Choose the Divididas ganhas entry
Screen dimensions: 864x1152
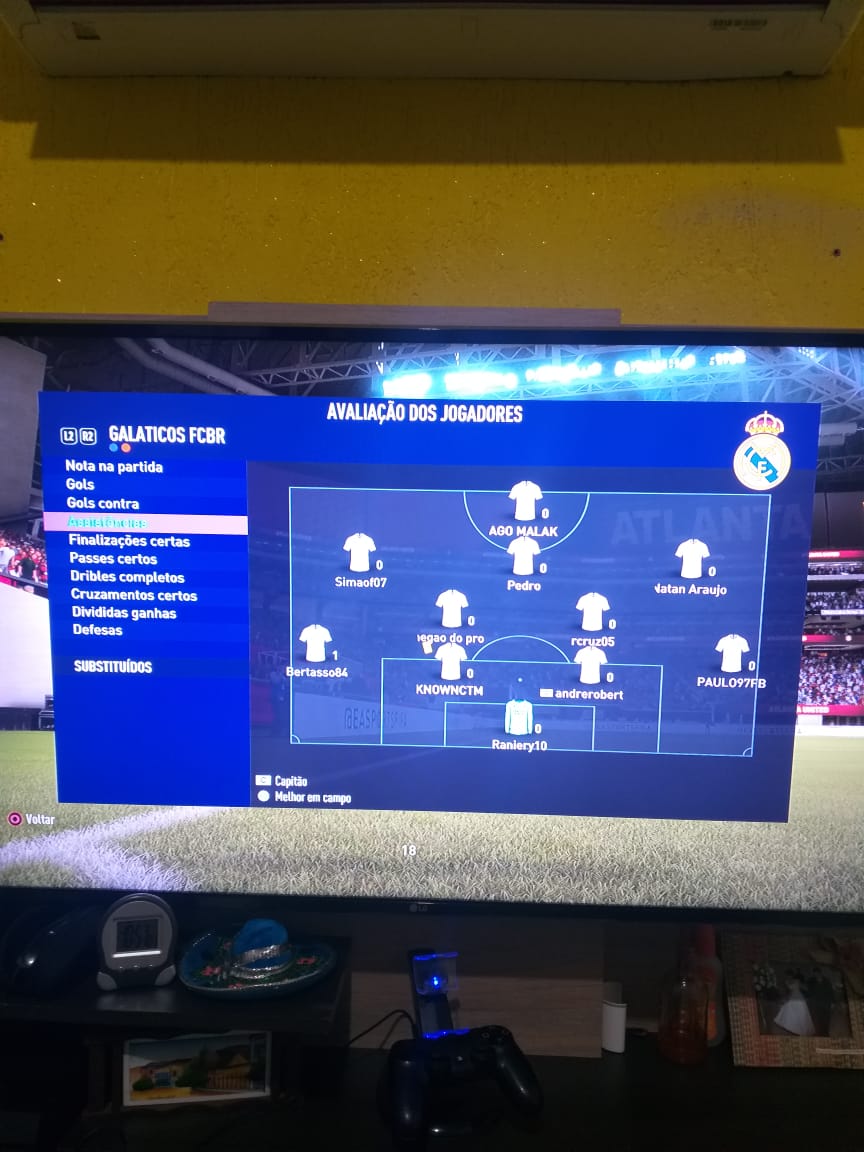(x=123, y=613)
